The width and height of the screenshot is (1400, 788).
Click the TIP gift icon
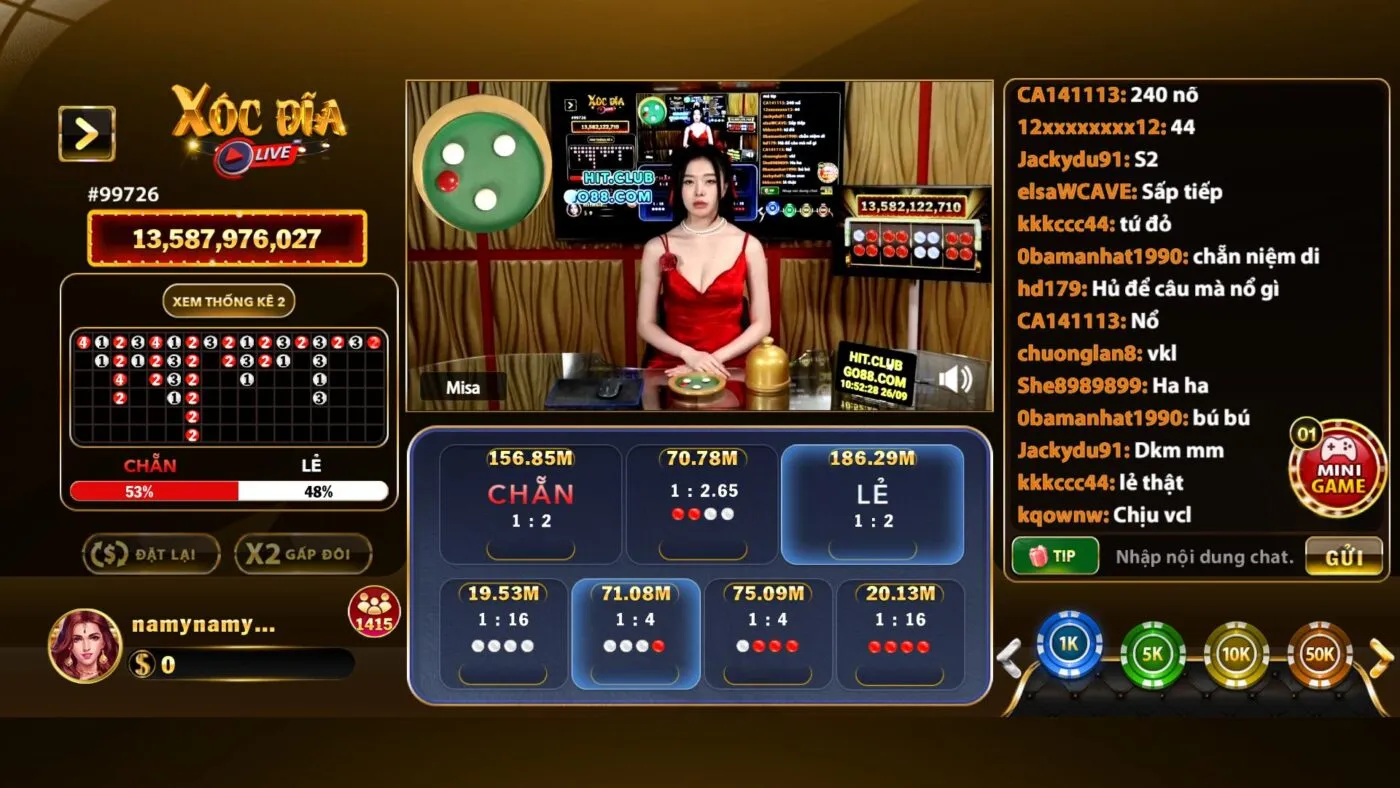pyautogui.click(x=1055, y=555)
